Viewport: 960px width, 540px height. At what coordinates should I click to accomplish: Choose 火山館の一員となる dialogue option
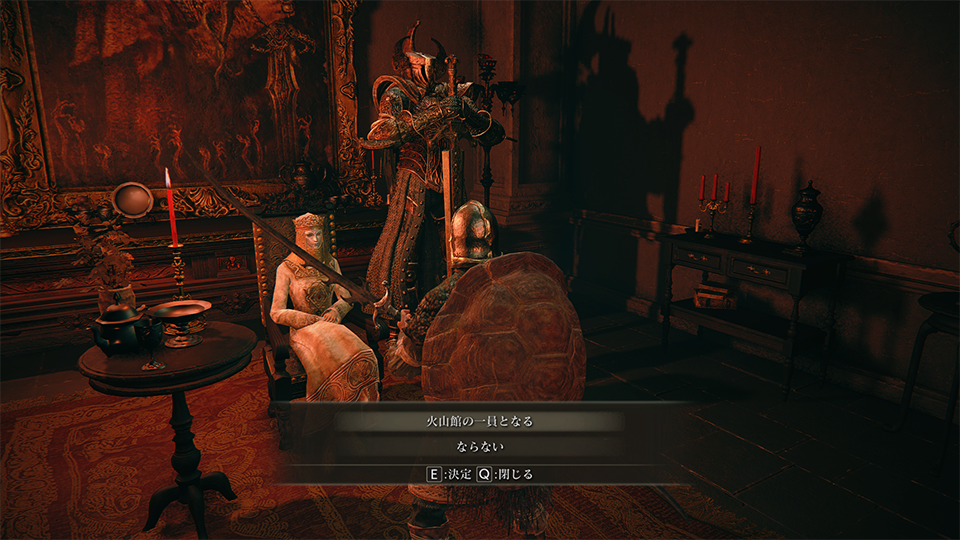480,421
